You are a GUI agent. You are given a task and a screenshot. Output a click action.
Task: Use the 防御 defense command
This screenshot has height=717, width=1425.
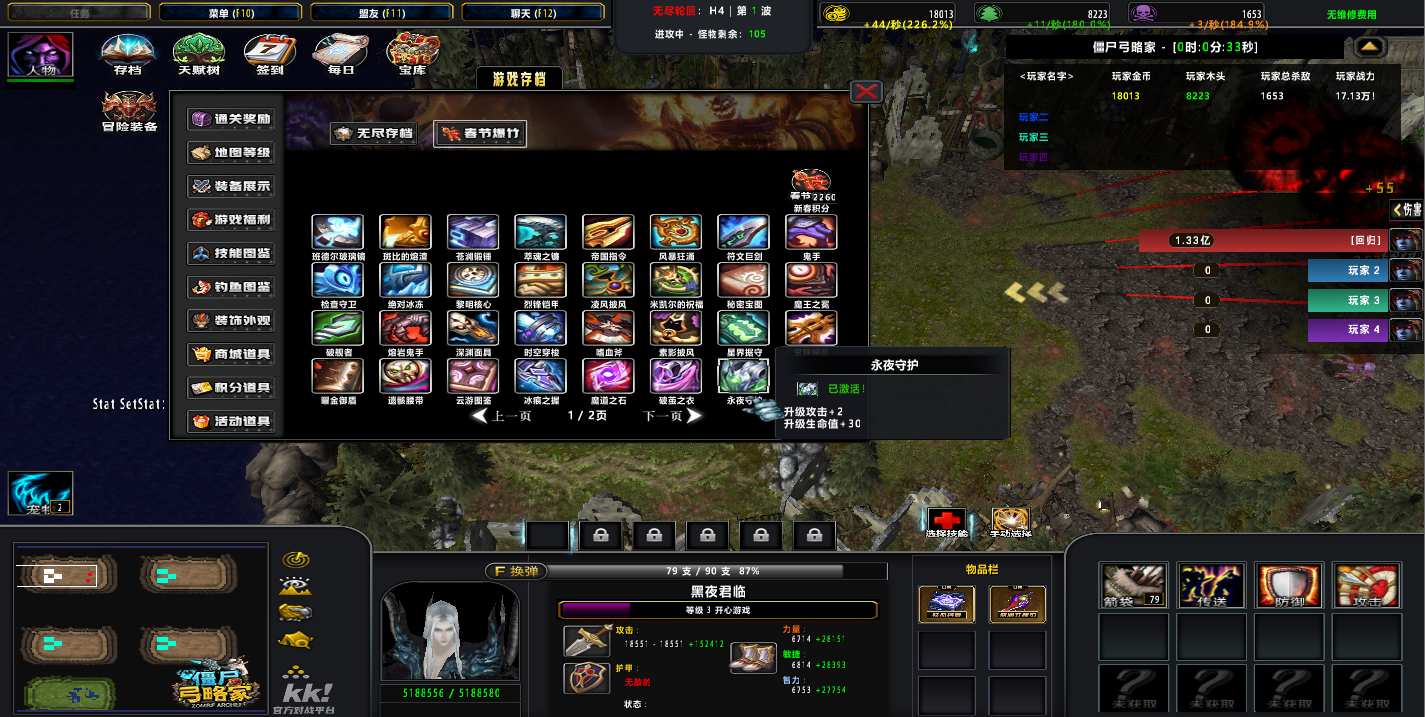coord(1286,585)
